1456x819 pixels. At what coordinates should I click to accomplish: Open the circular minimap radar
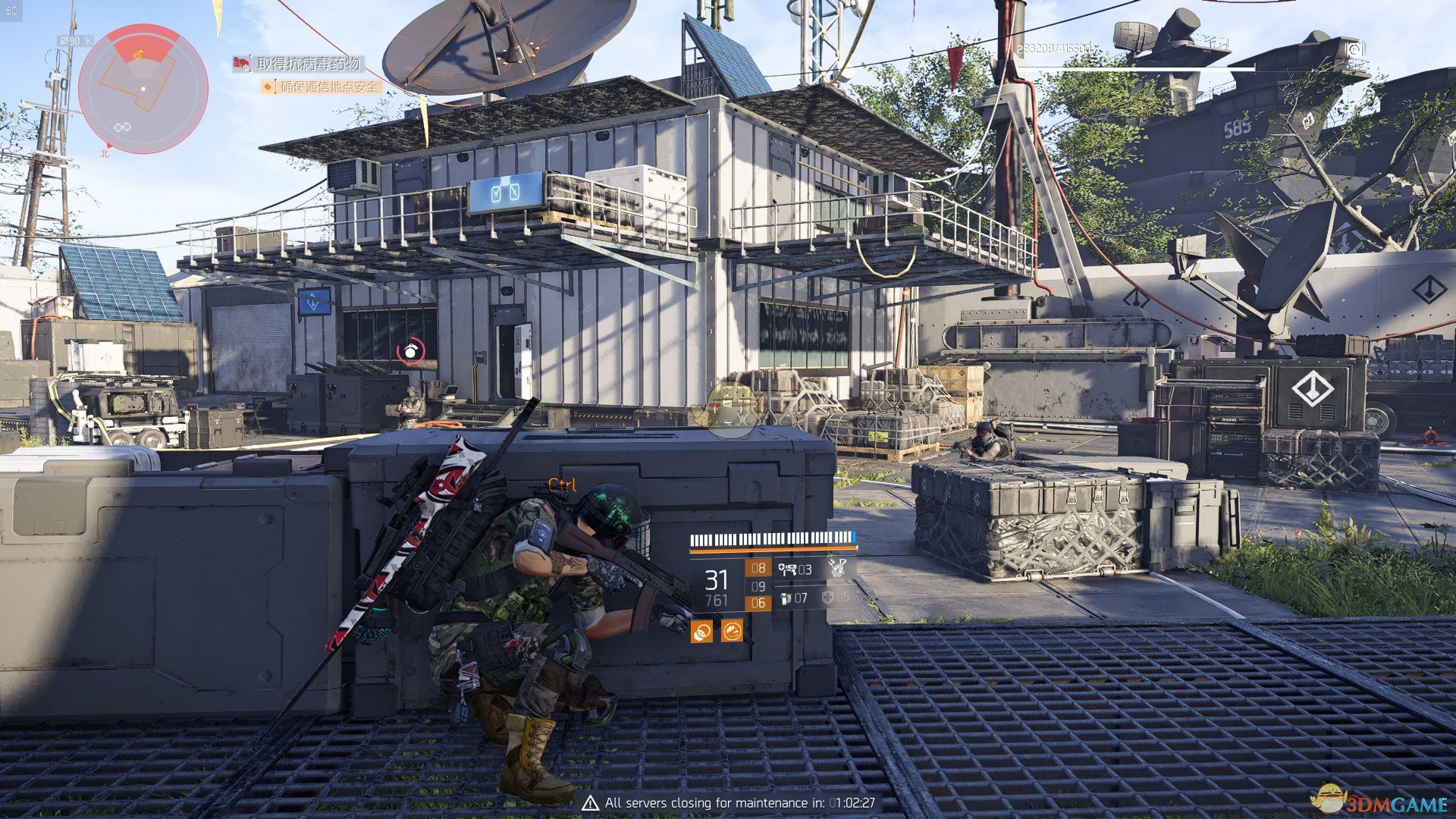(143, 89)
